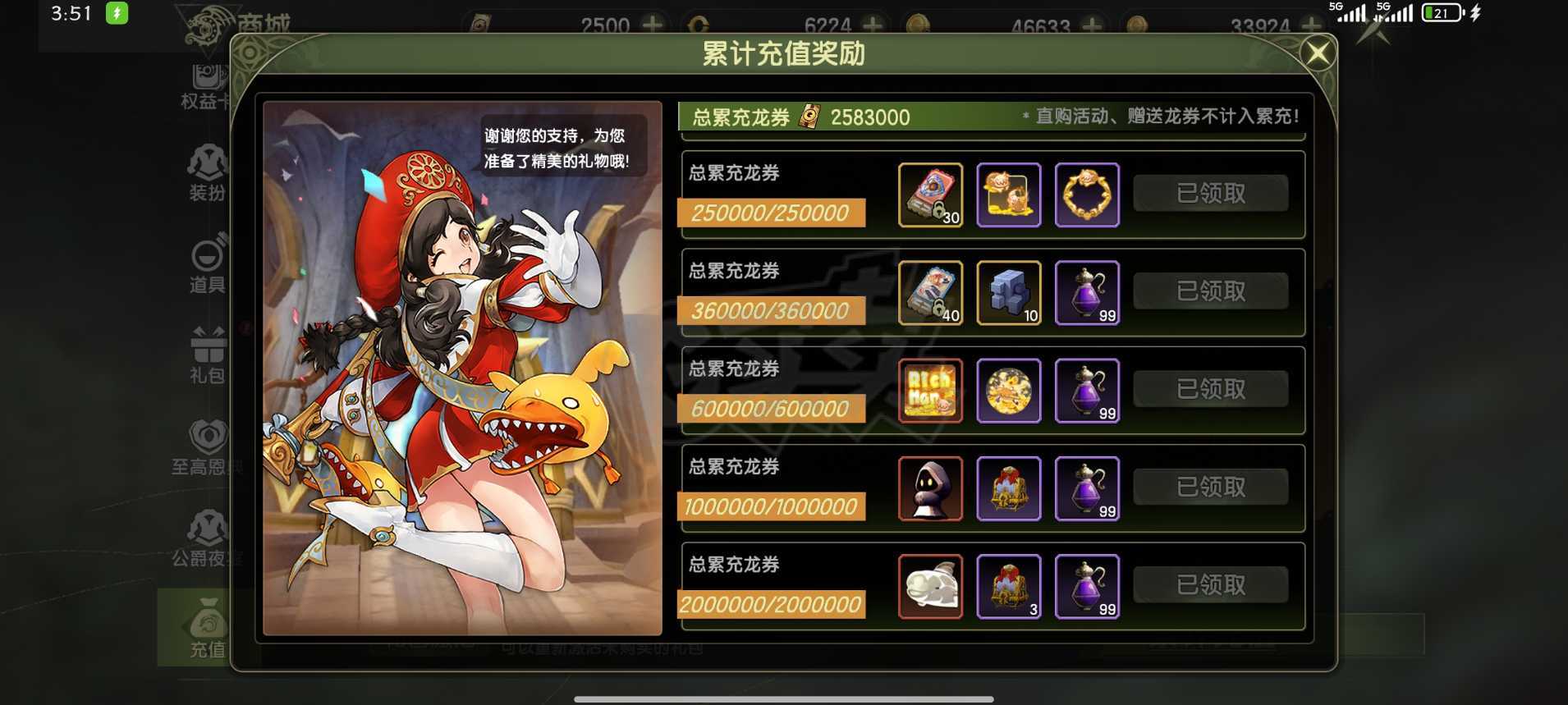The image size is (1568, 705).
Task: Click the white pet reward in 2000000 row
Action: click(x=931, y=587)
